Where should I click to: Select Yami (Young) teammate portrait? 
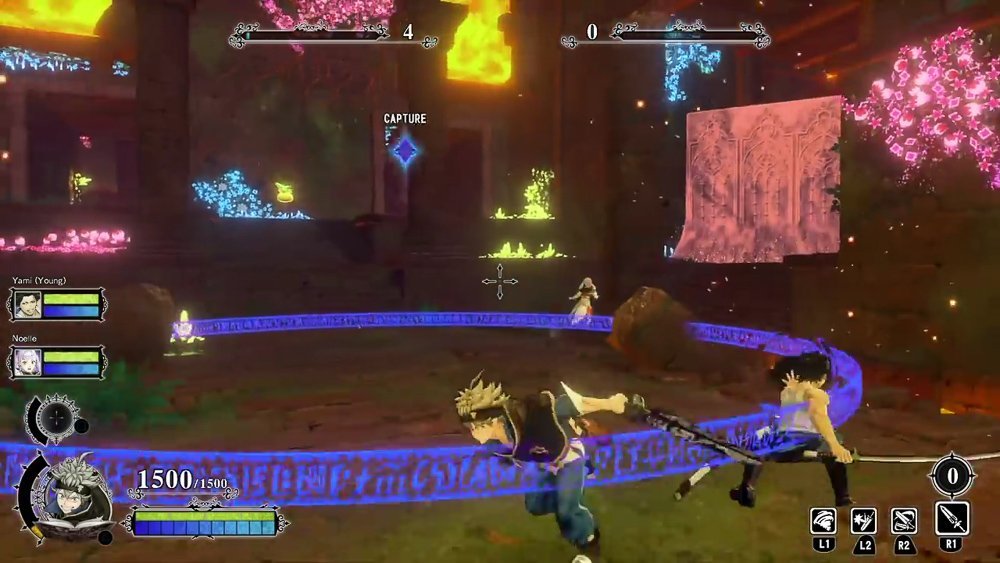(x=27, y=304)
